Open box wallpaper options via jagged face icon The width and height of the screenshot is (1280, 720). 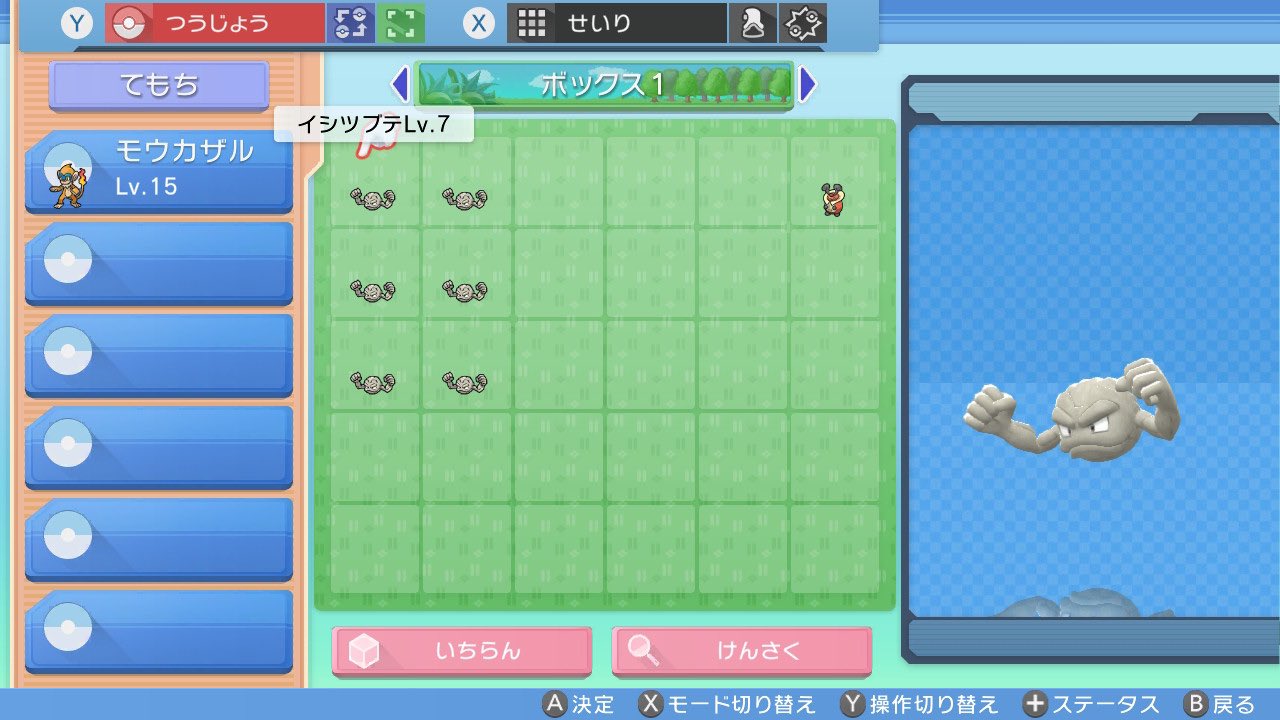pyautogui.click(x=800, y=22)
